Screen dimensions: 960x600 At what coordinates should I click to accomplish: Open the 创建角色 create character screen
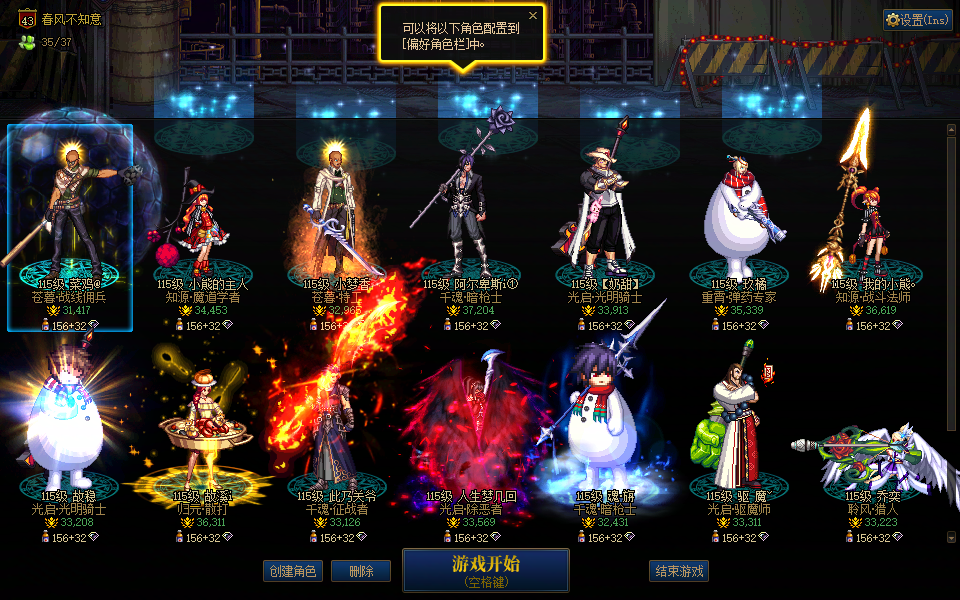294,571
